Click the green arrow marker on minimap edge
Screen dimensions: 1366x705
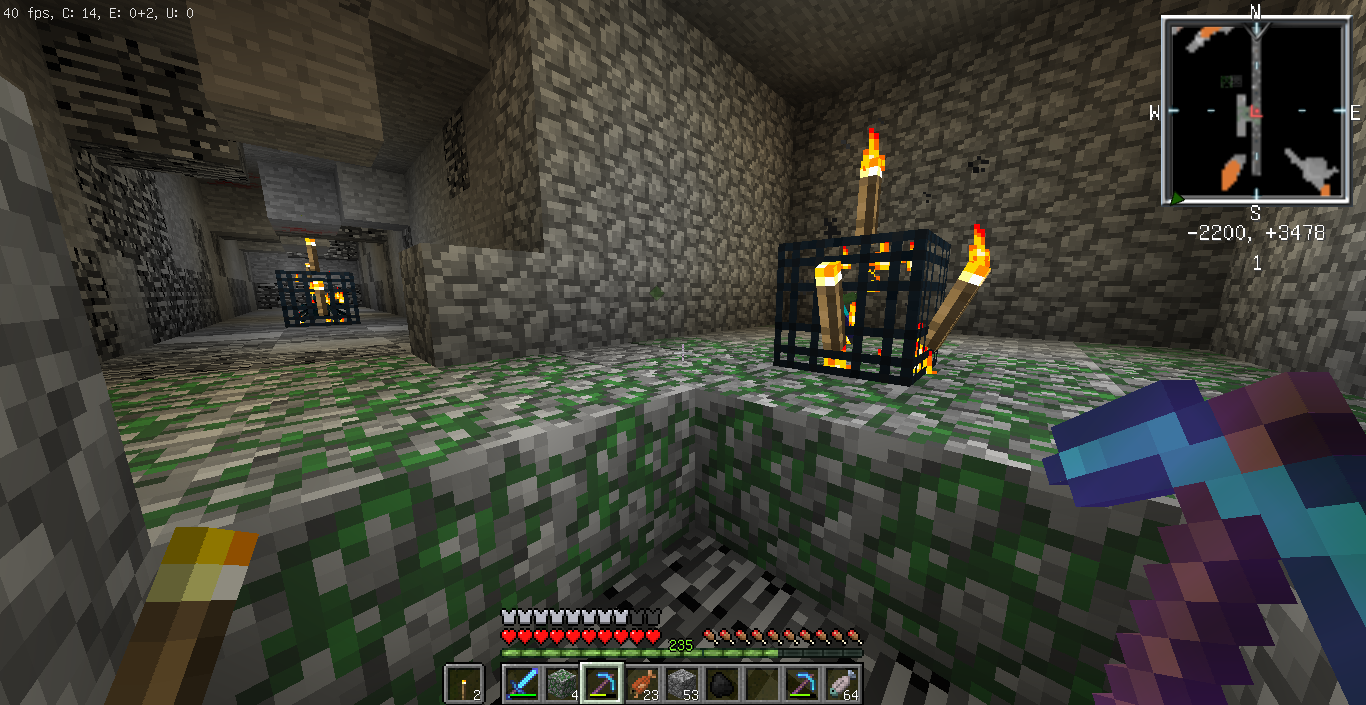[x=1178, y=199]
